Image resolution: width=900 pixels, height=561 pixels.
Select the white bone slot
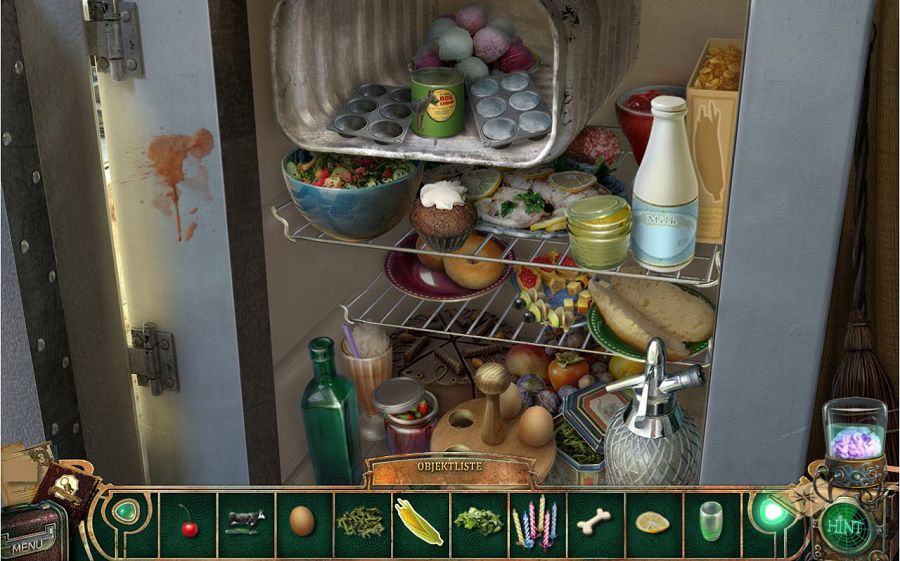[x=594, y=521]
